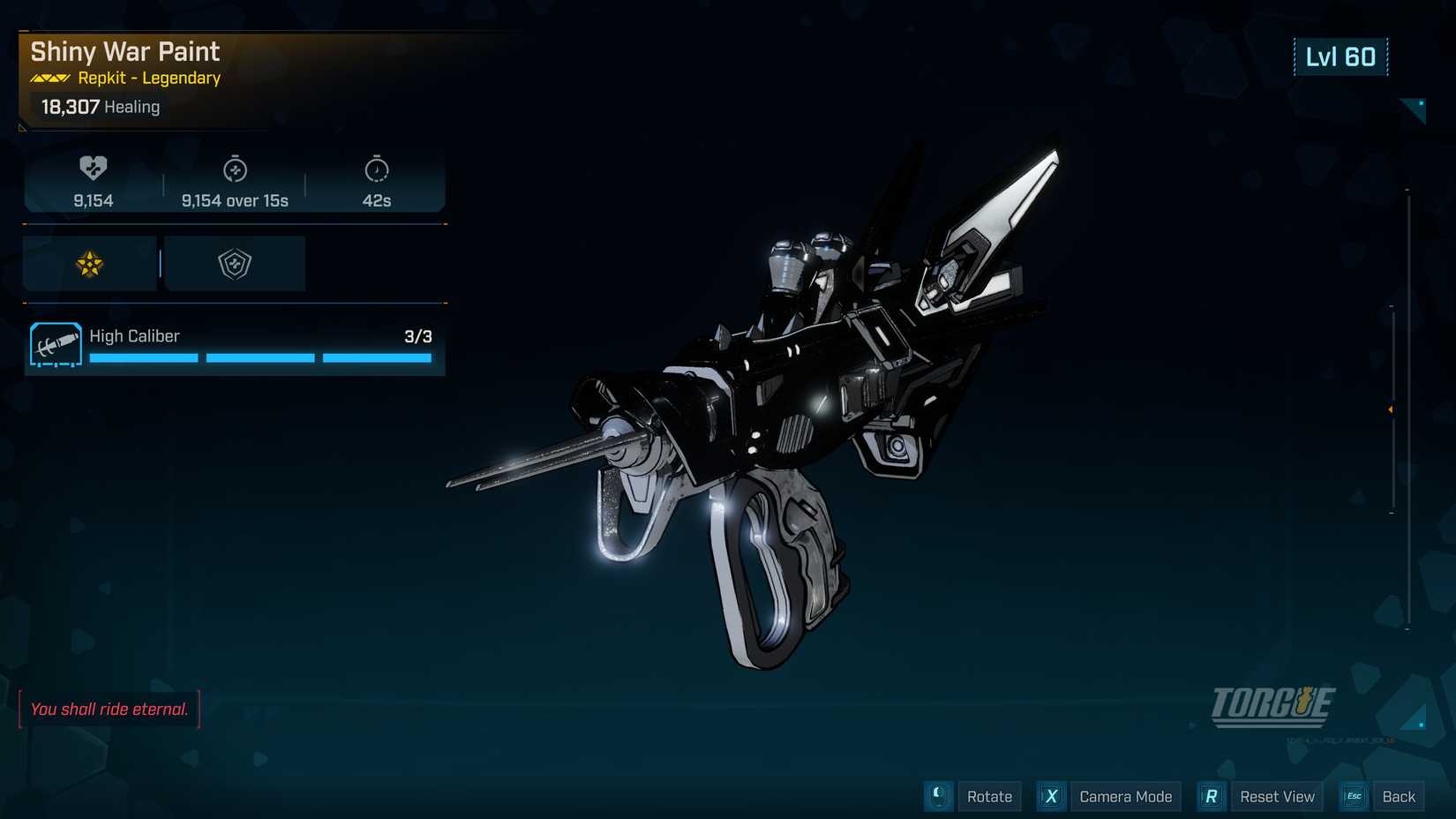Toggle the gold star favorite marker
This screenshot has height=819, width=1456.
(x=87, y=263)
